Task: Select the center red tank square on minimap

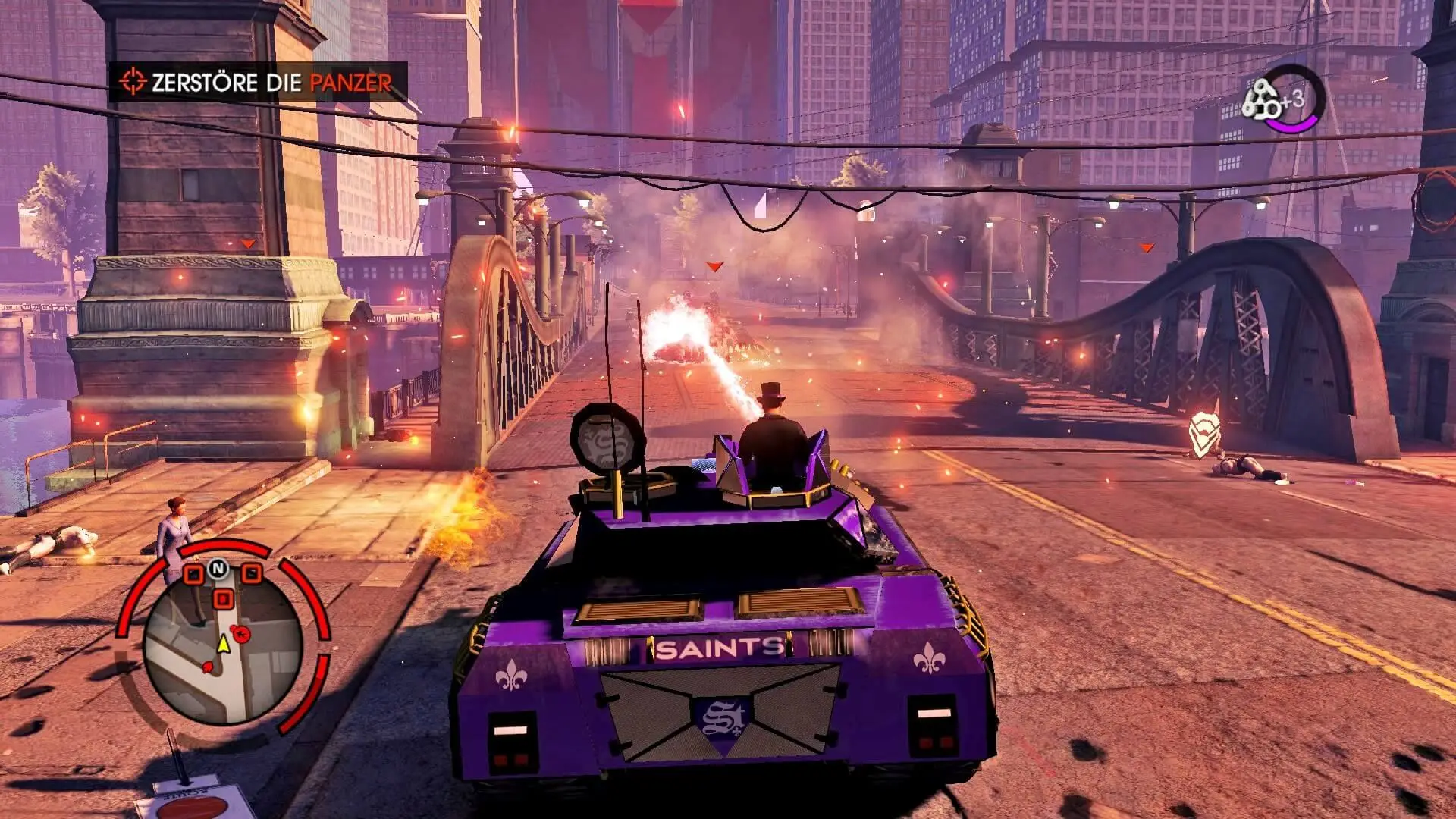Action: (223, 597)
